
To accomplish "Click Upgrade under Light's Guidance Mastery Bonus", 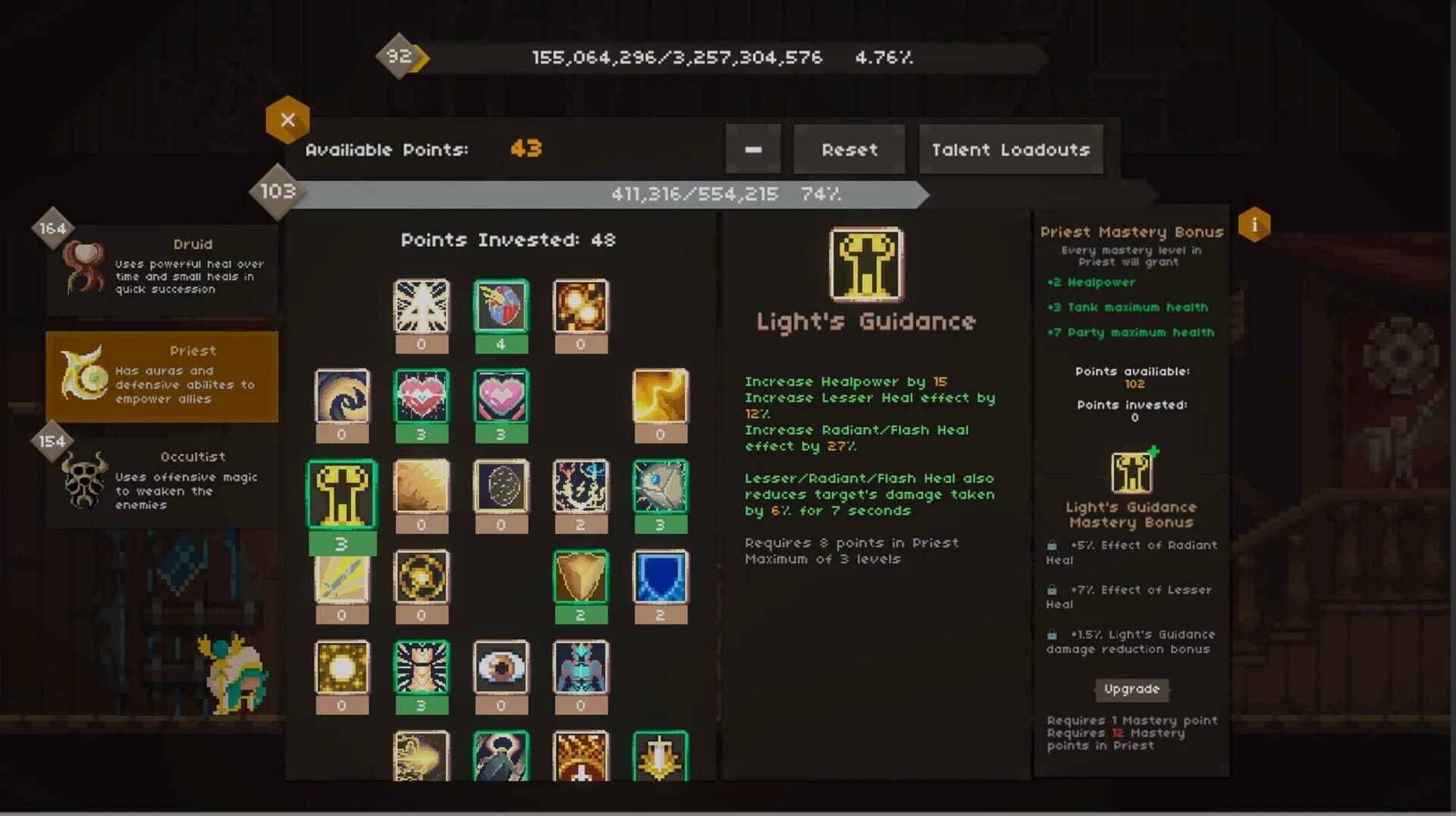I will pyautogui.click(x=1131, y=690).
